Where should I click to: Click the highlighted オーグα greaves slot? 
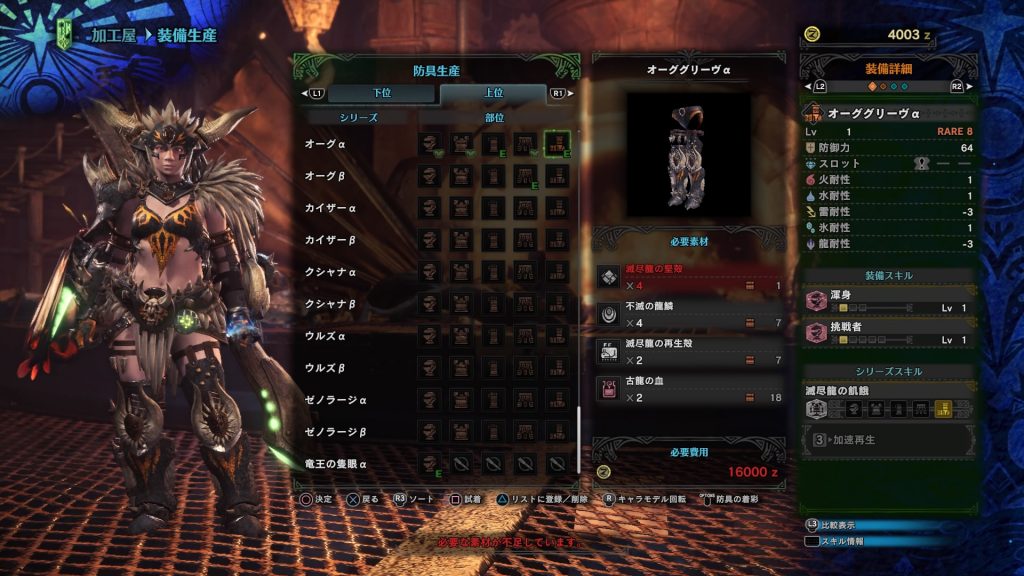[557, 144]
